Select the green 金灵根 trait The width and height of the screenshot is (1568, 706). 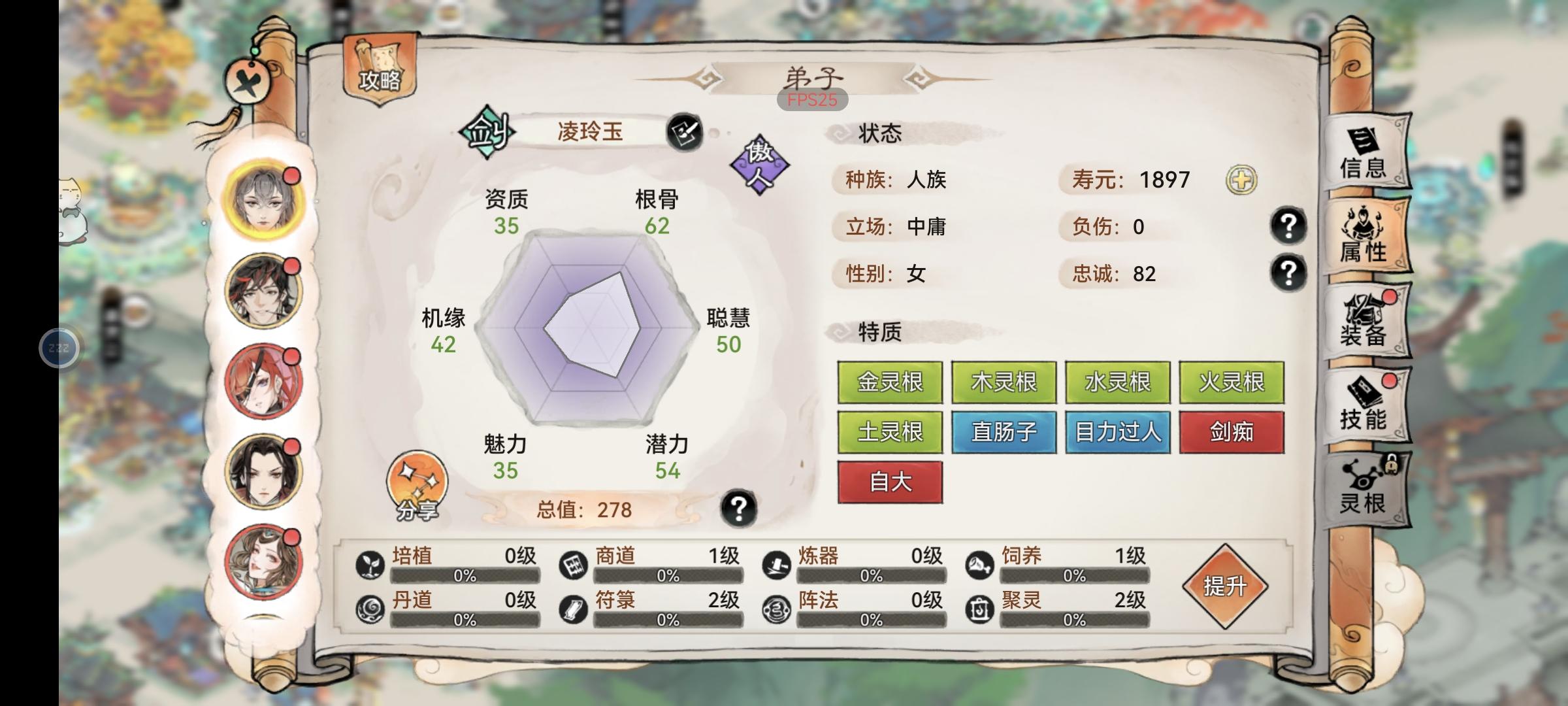click(x=890, y=382)
